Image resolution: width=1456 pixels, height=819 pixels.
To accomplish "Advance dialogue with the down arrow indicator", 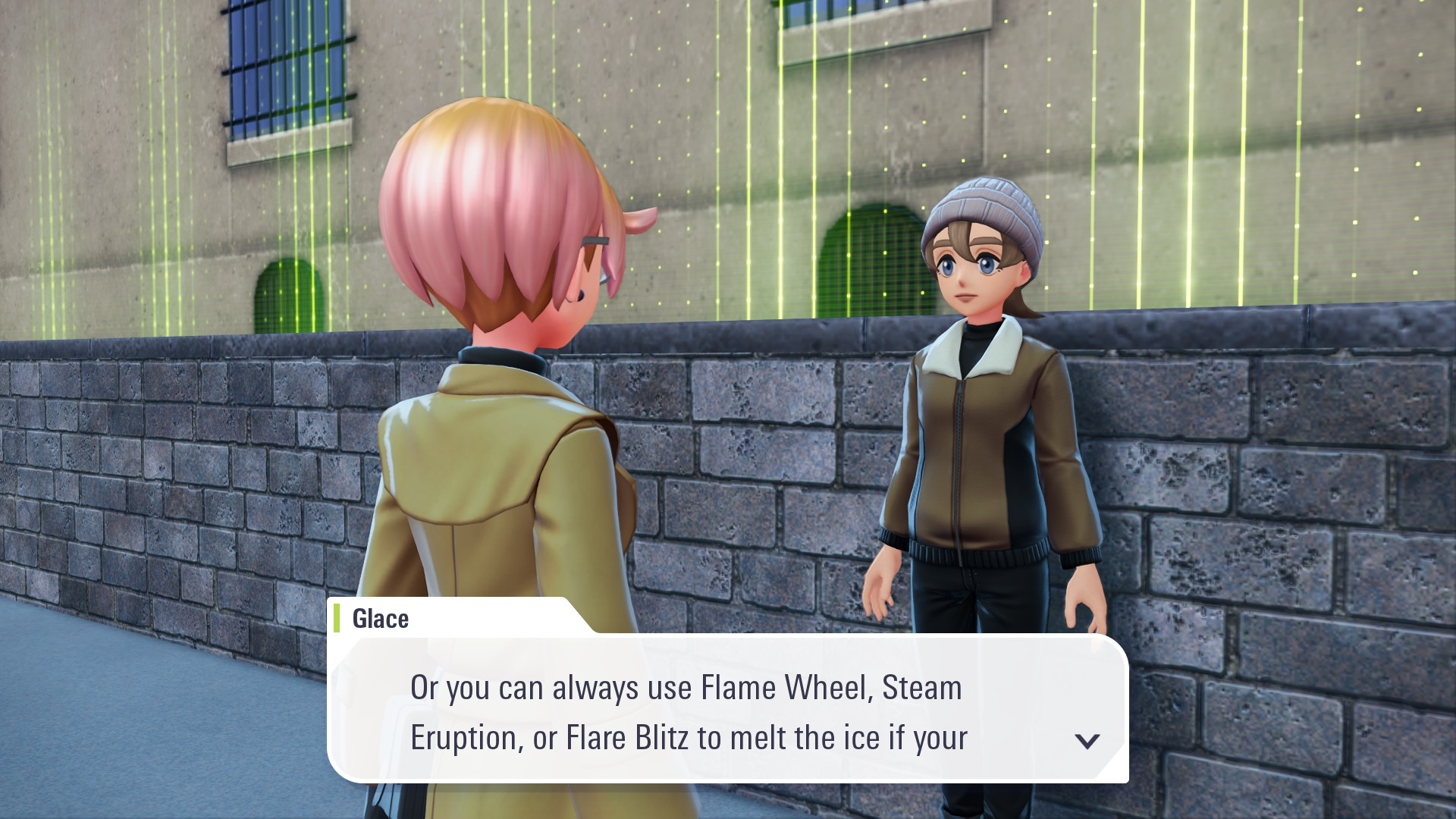I will click(x=1087, y=740).
